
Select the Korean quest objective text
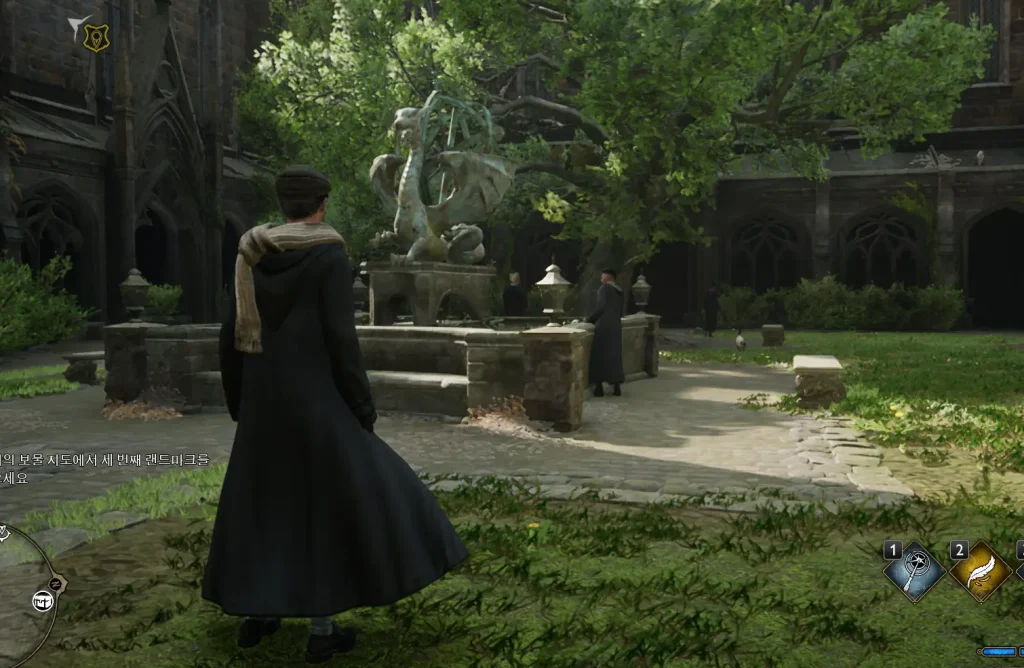(x=105, y=468)
